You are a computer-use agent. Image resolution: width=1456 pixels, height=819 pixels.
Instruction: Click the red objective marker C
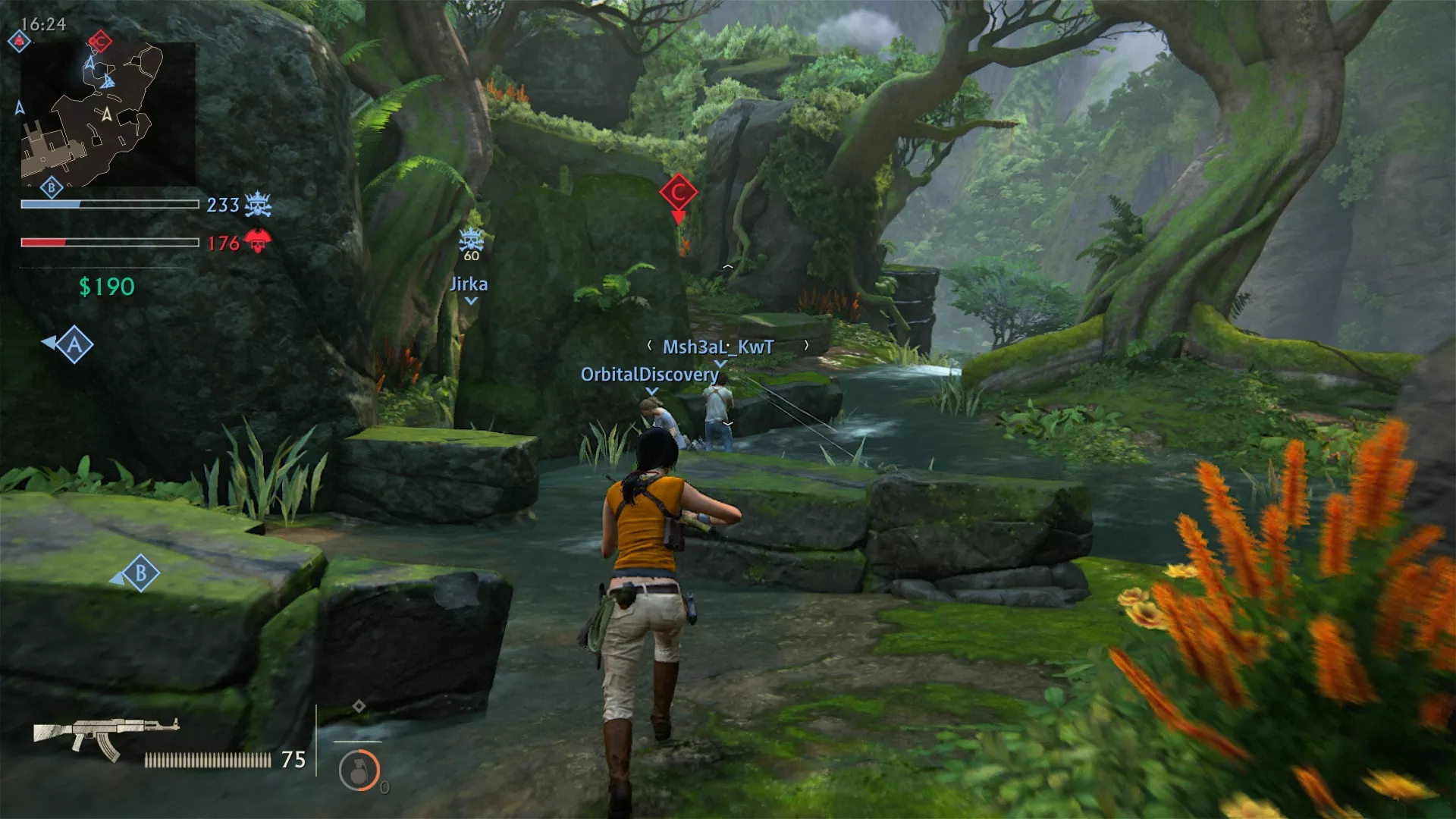[x=678, y=193]
